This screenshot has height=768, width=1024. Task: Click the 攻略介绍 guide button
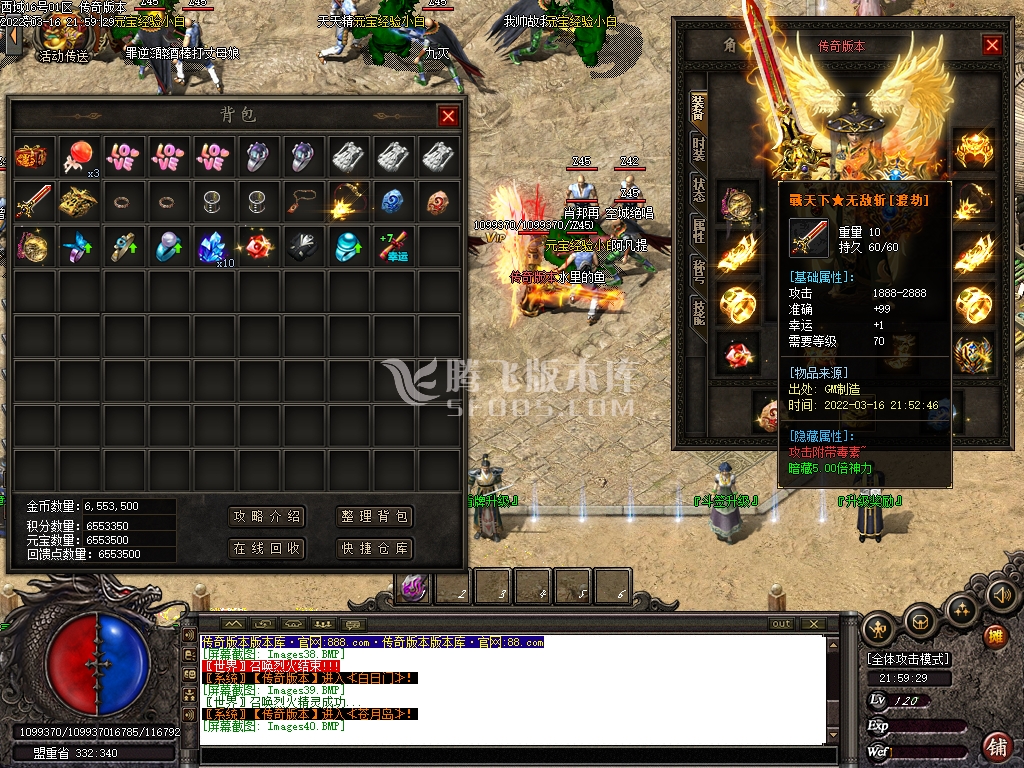pyautogui.click(x=266, y=516)
